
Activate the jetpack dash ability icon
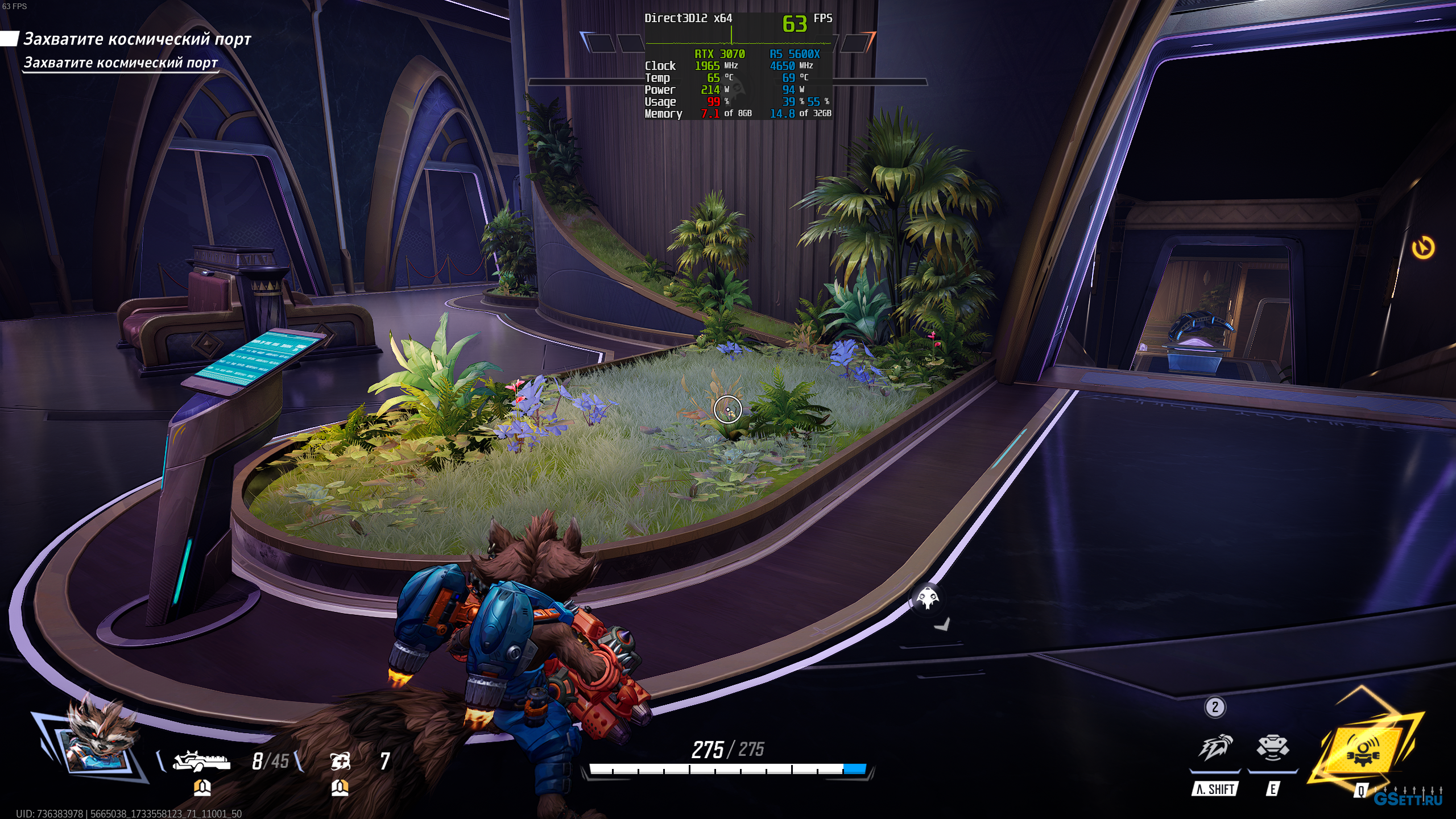click(x=1215, y=748)
